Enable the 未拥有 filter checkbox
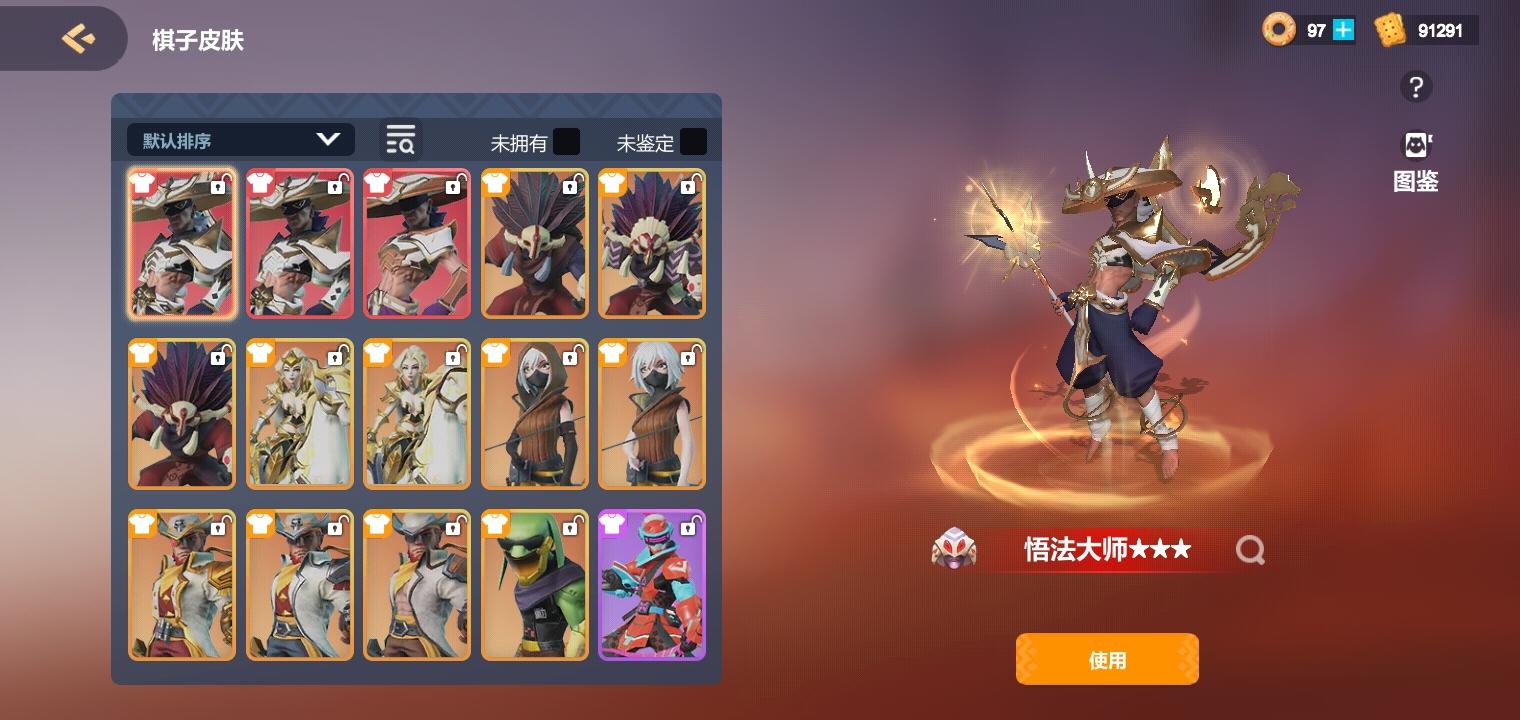Screen dimensions: 1520x720 [567, 143]
